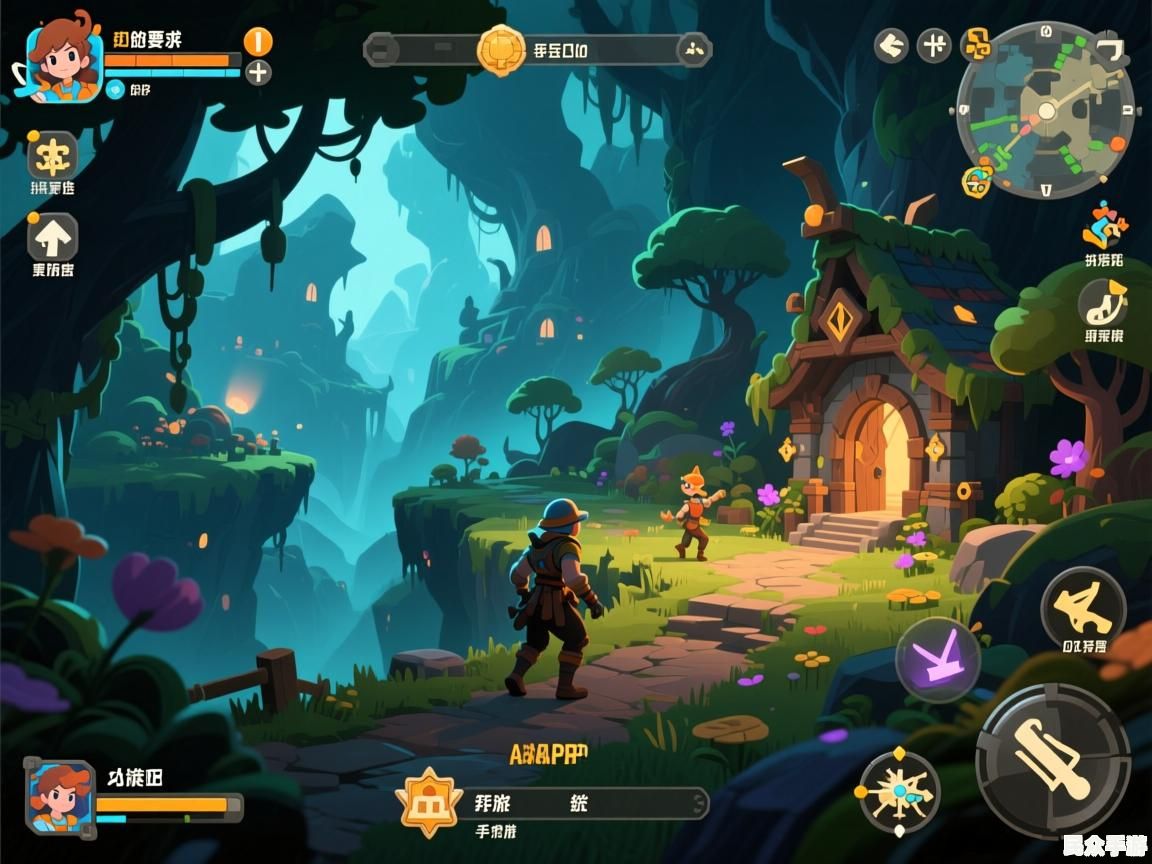Use the purple glowing skill button
The width and height of the screenshot is (1152, 864).
coord(937,659)
